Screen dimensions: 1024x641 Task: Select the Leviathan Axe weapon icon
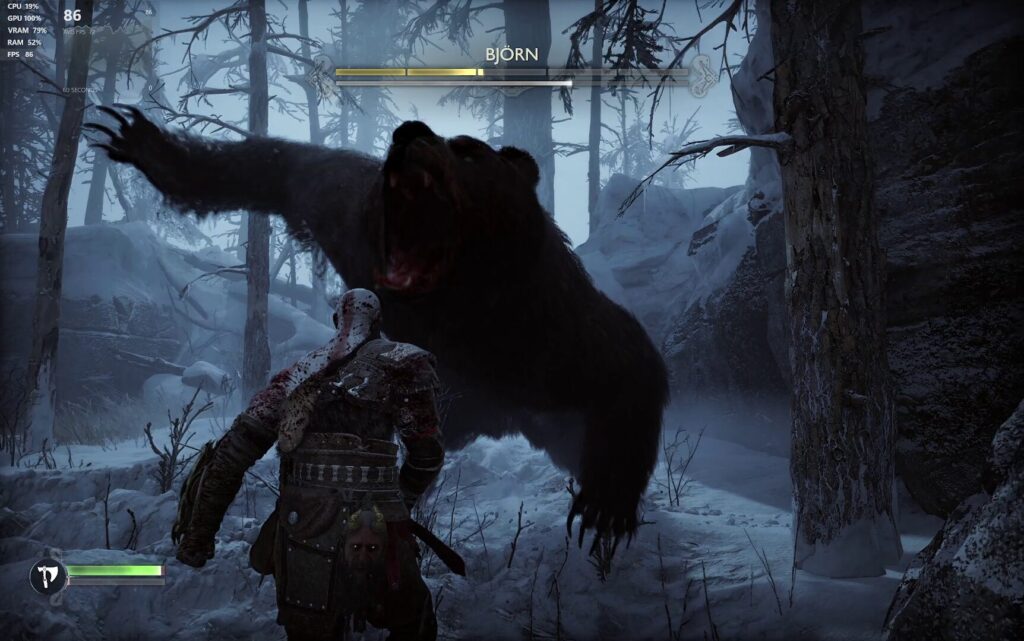(47, 575)
